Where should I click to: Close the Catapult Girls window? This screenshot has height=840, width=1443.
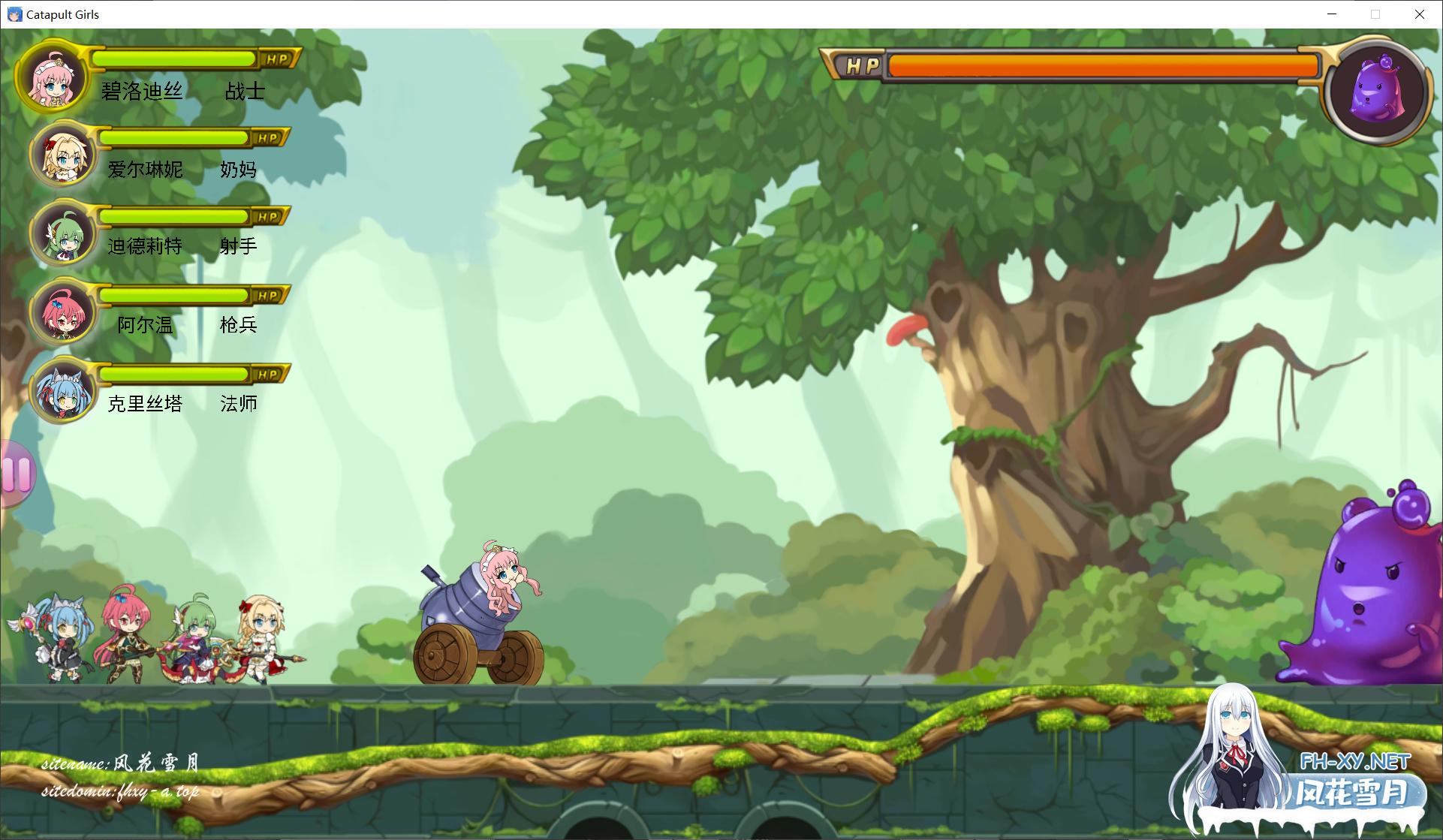point(1419,14)
